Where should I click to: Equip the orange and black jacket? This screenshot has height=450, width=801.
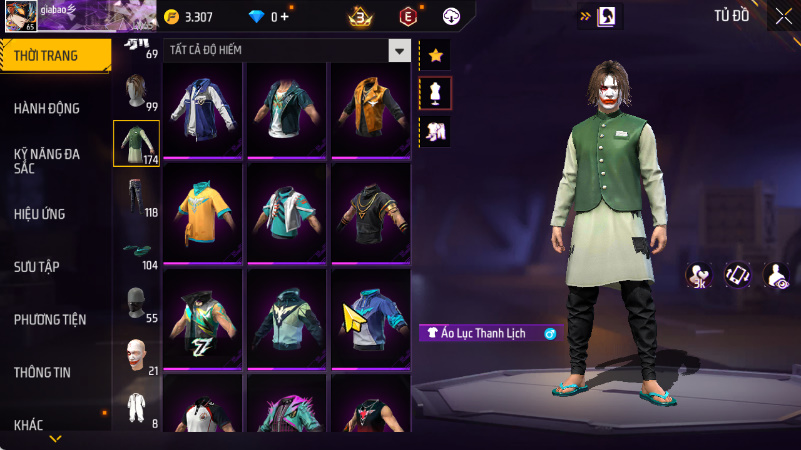(x=370, y=109)
